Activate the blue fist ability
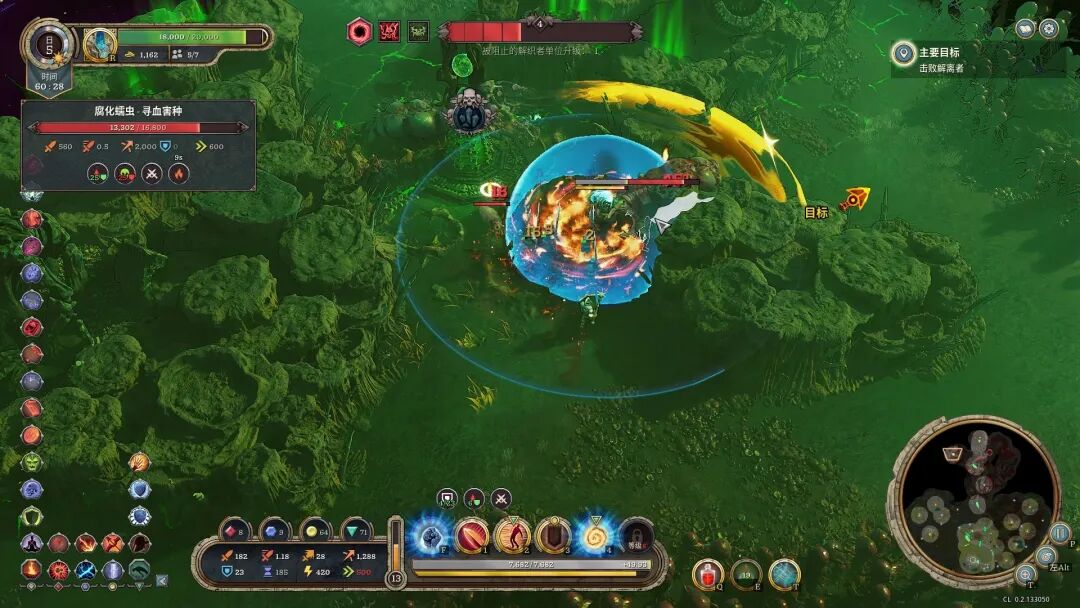 click(x=430, y=536)
